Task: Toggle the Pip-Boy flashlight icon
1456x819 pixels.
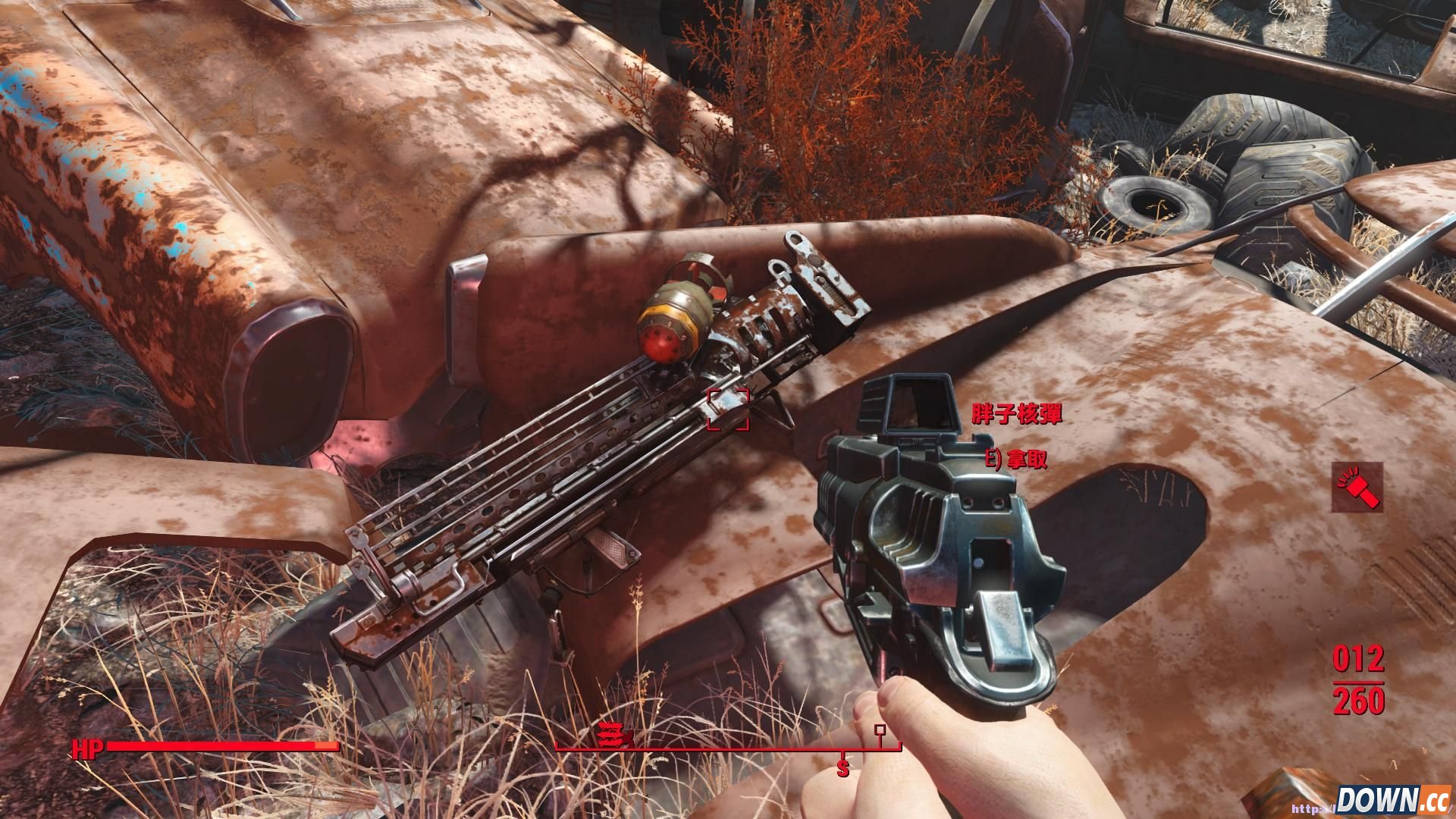Action: point(1357,488)
